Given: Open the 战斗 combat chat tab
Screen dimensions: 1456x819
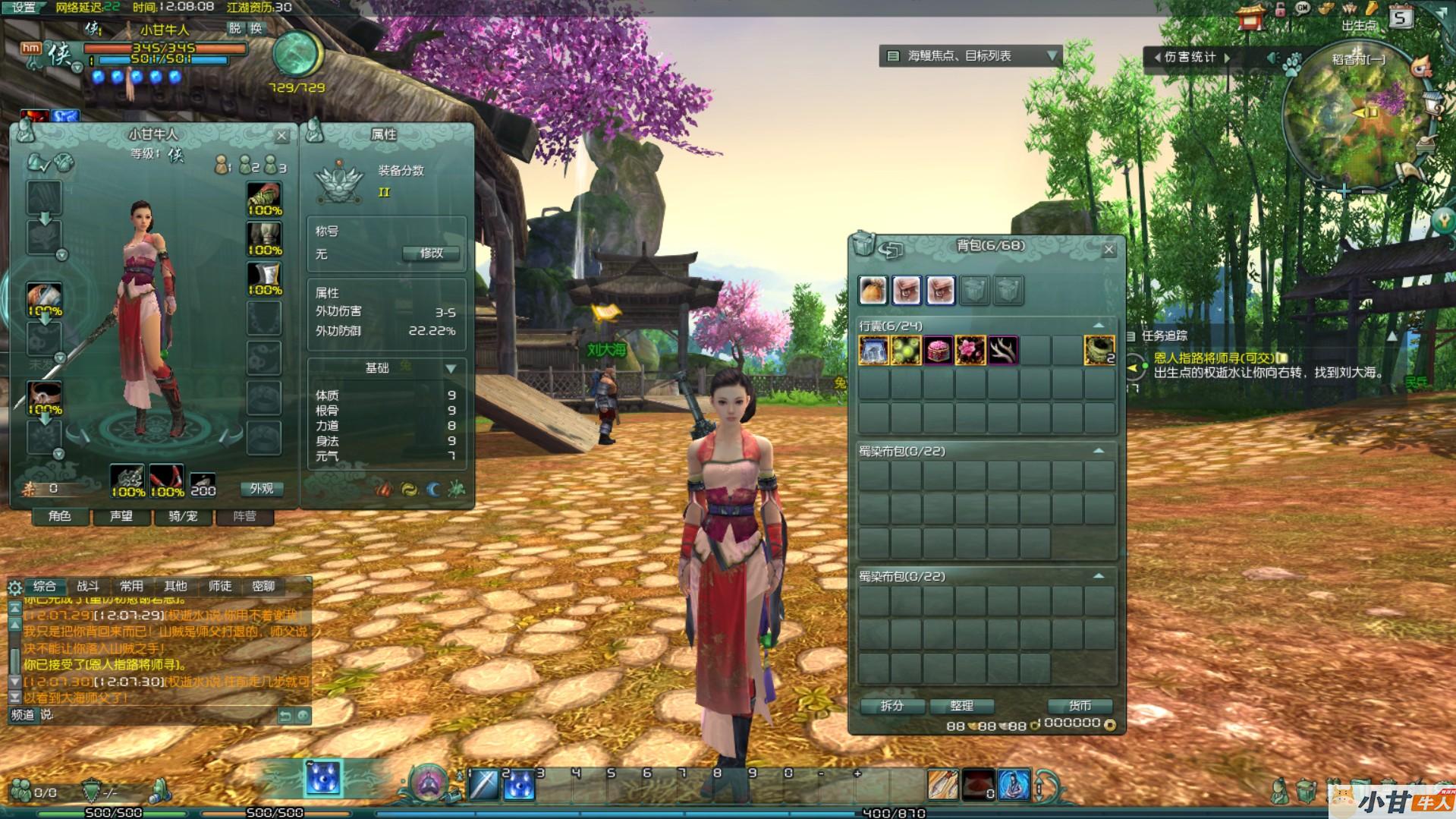Looking at the screenshot, I should point(88,586).
